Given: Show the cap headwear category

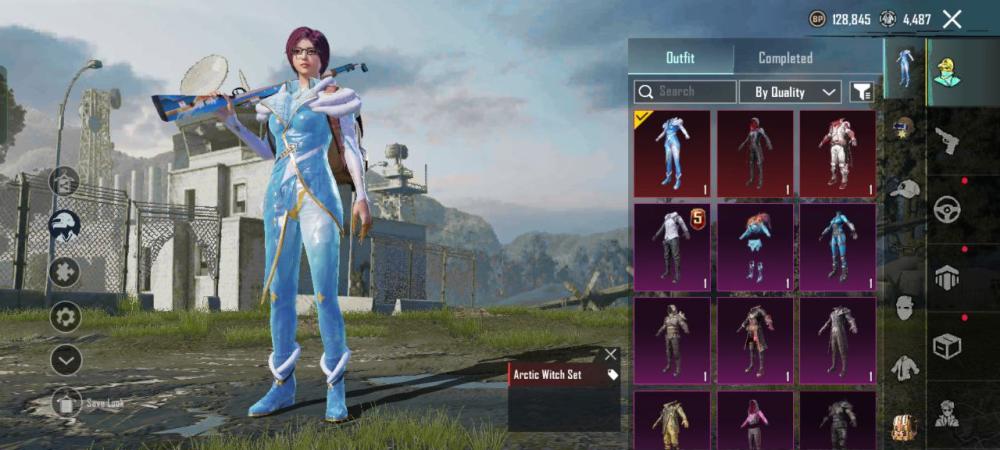Looking at the screenshot, I should point(904,188).
